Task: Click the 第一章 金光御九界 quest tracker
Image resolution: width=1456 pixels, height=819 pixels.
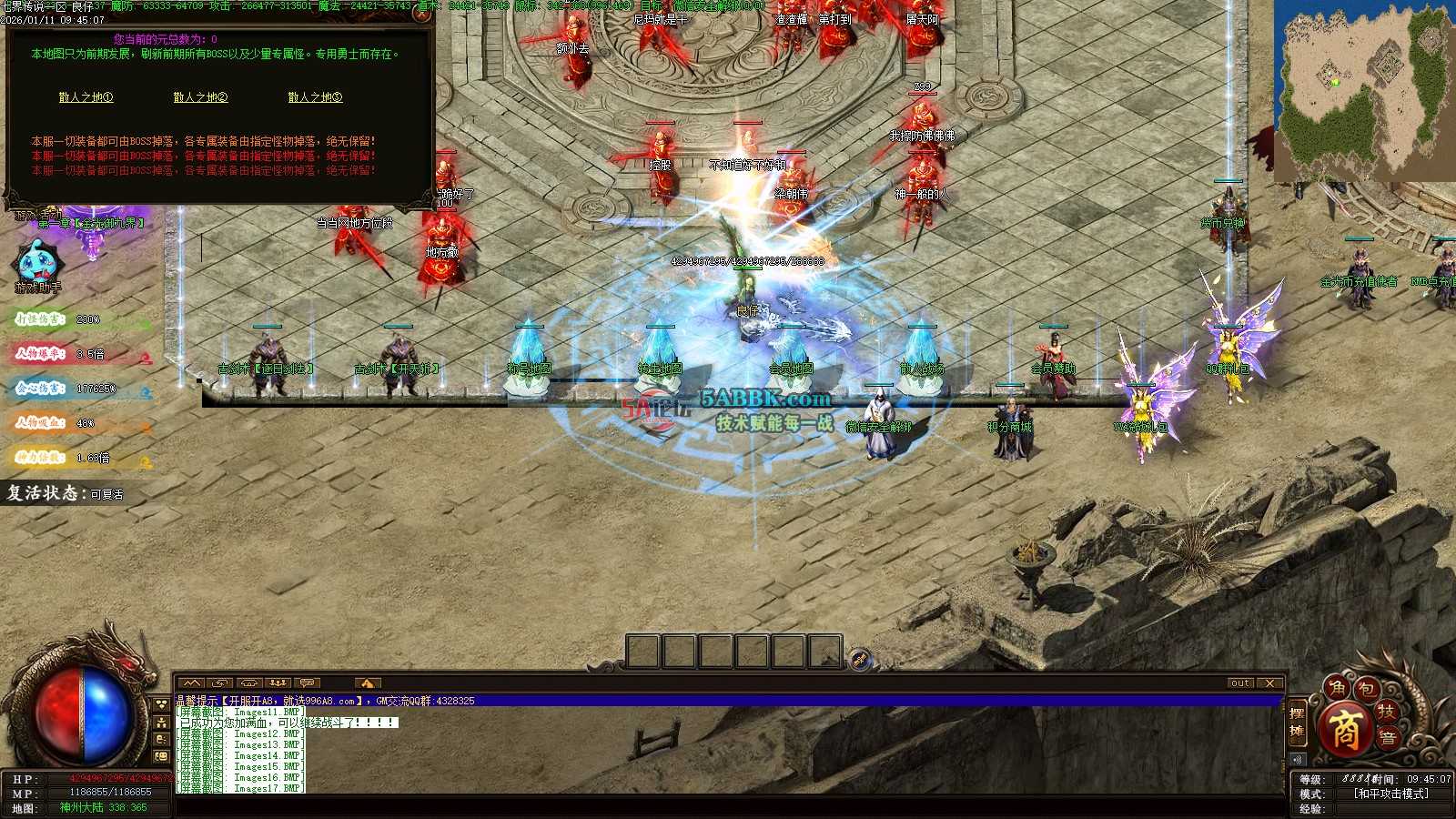Action: 91,223
